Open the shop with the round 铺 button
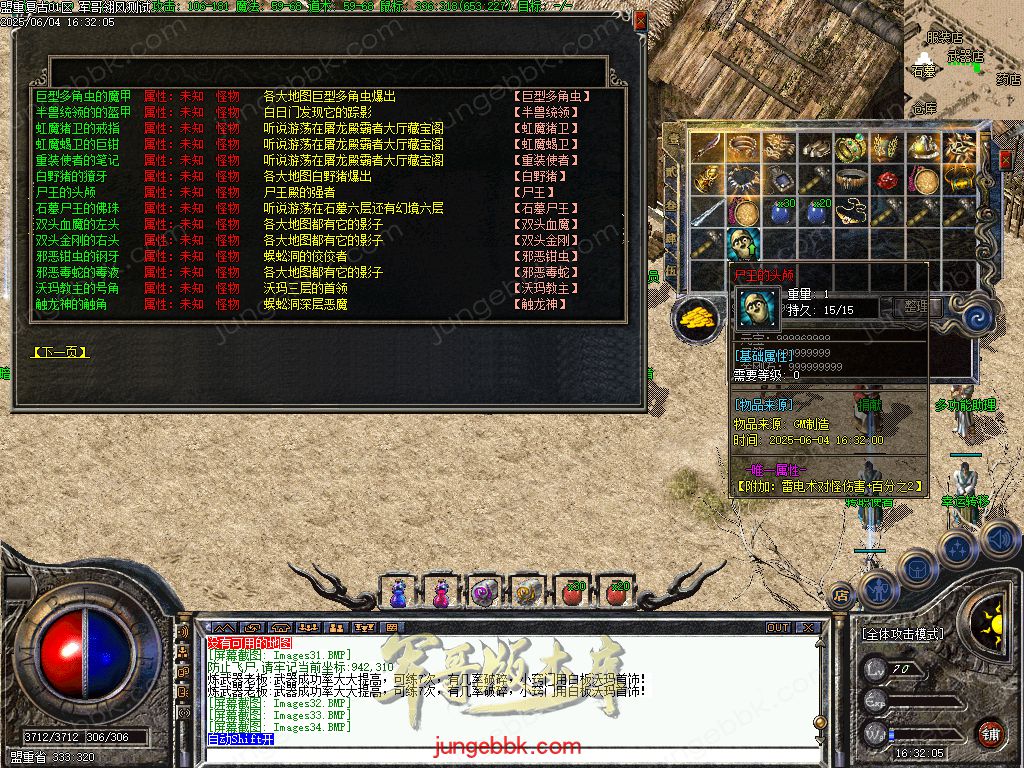Viewport: 1024px width, 768px height. pos(990,734)
